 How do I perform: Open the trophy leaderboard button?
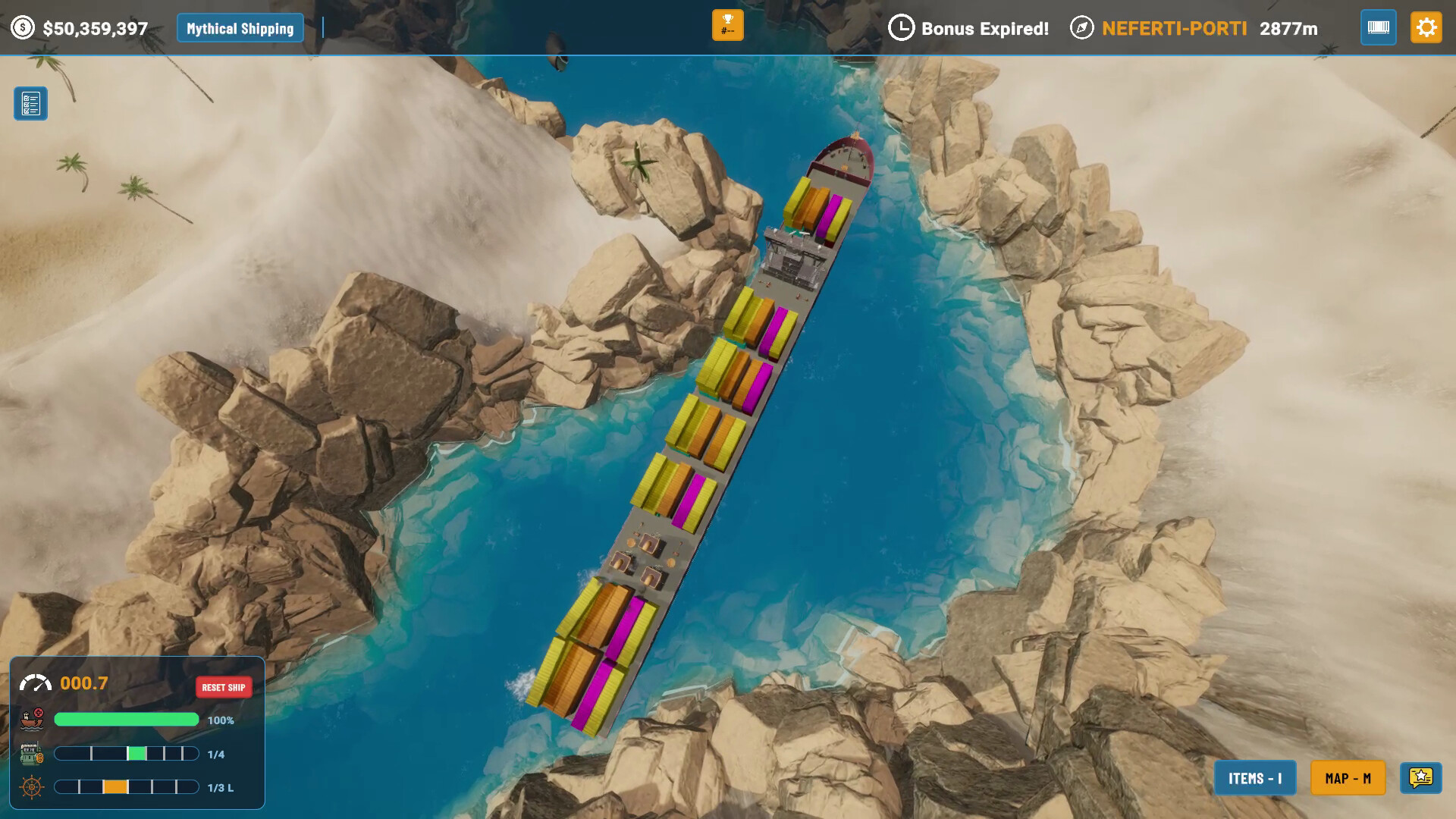(727, 26)
